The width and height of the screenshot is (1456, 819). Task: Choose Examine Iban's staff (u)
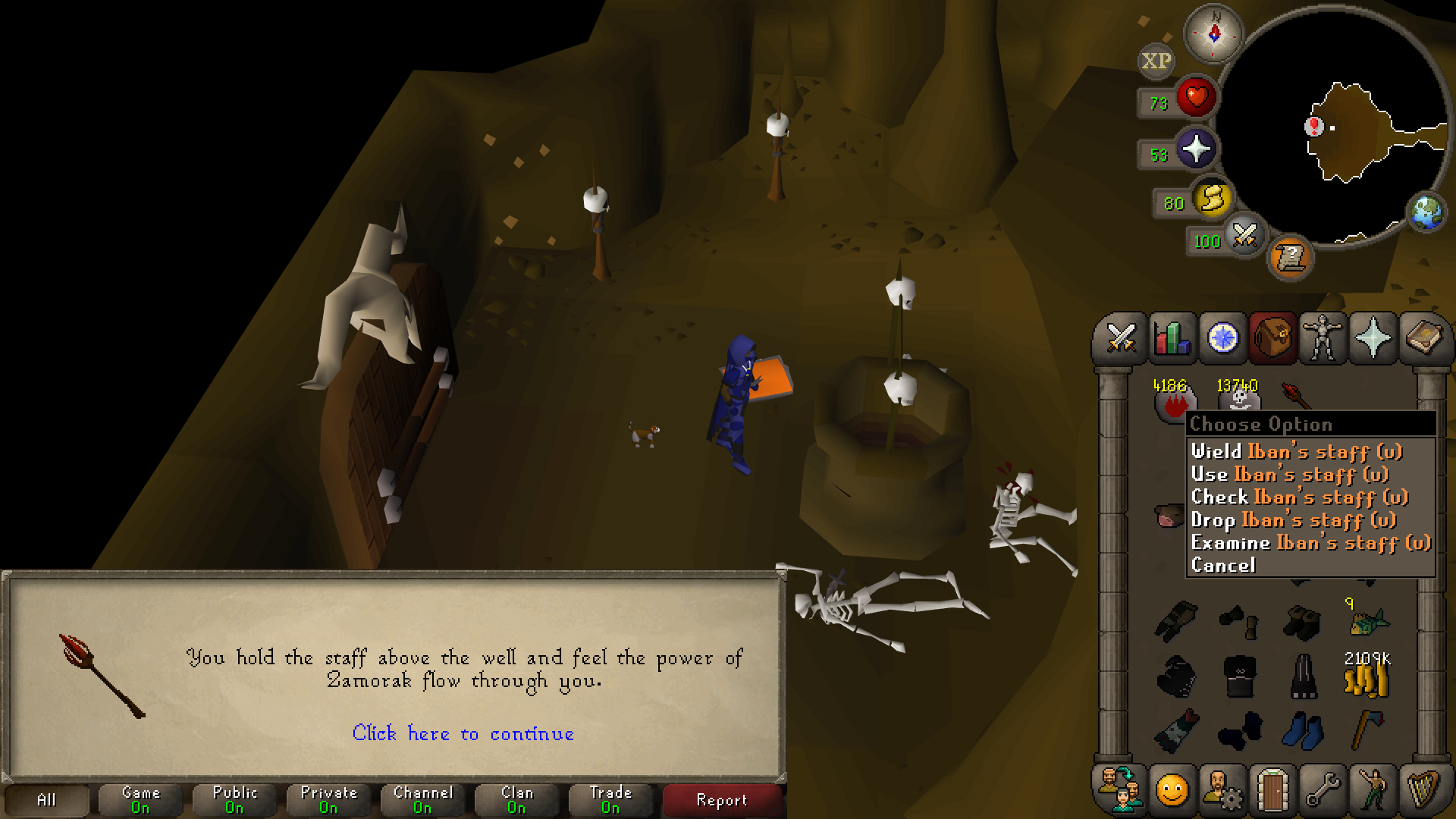click(x=1310, y=543)
